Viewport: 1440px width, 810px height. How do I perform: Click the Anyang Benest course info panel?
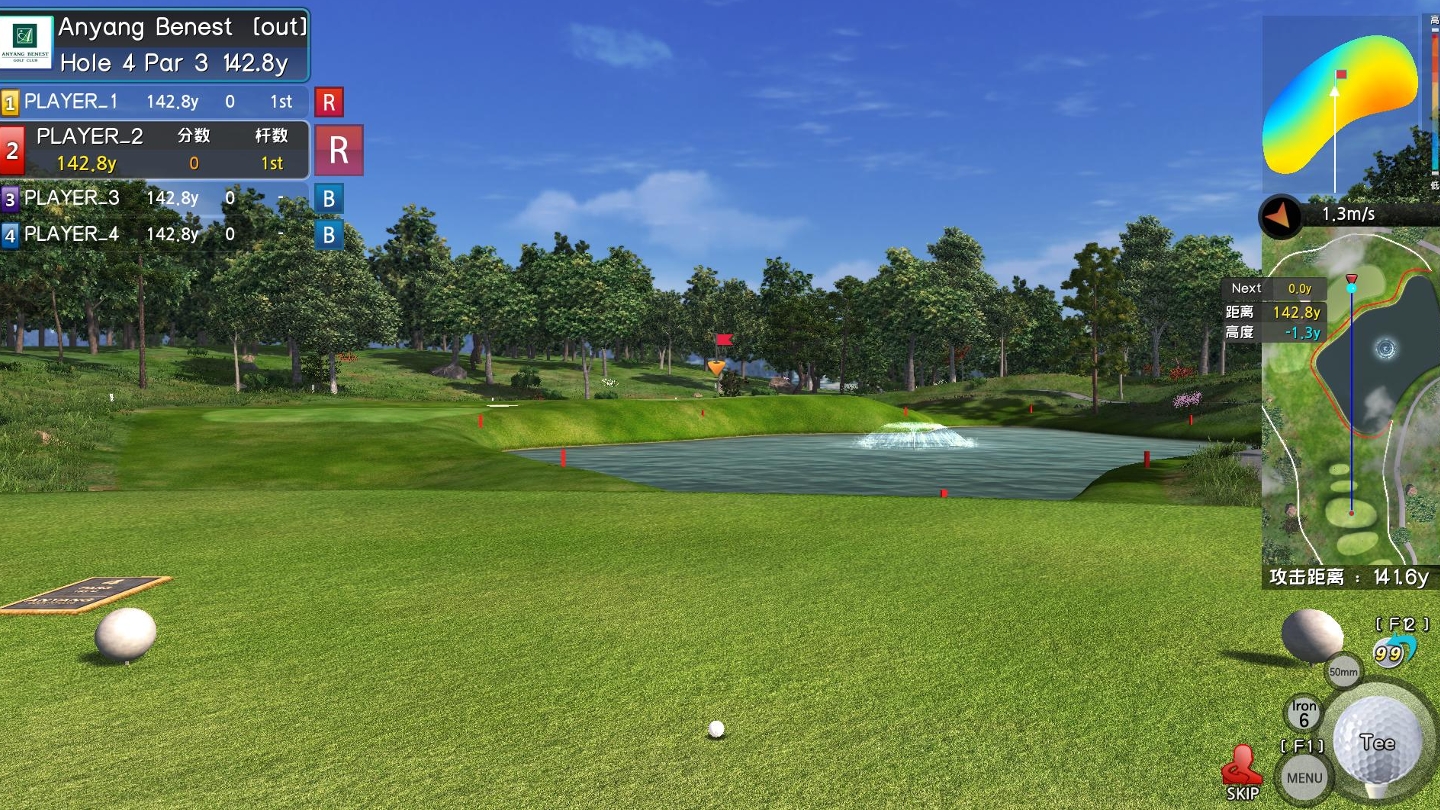155,45
